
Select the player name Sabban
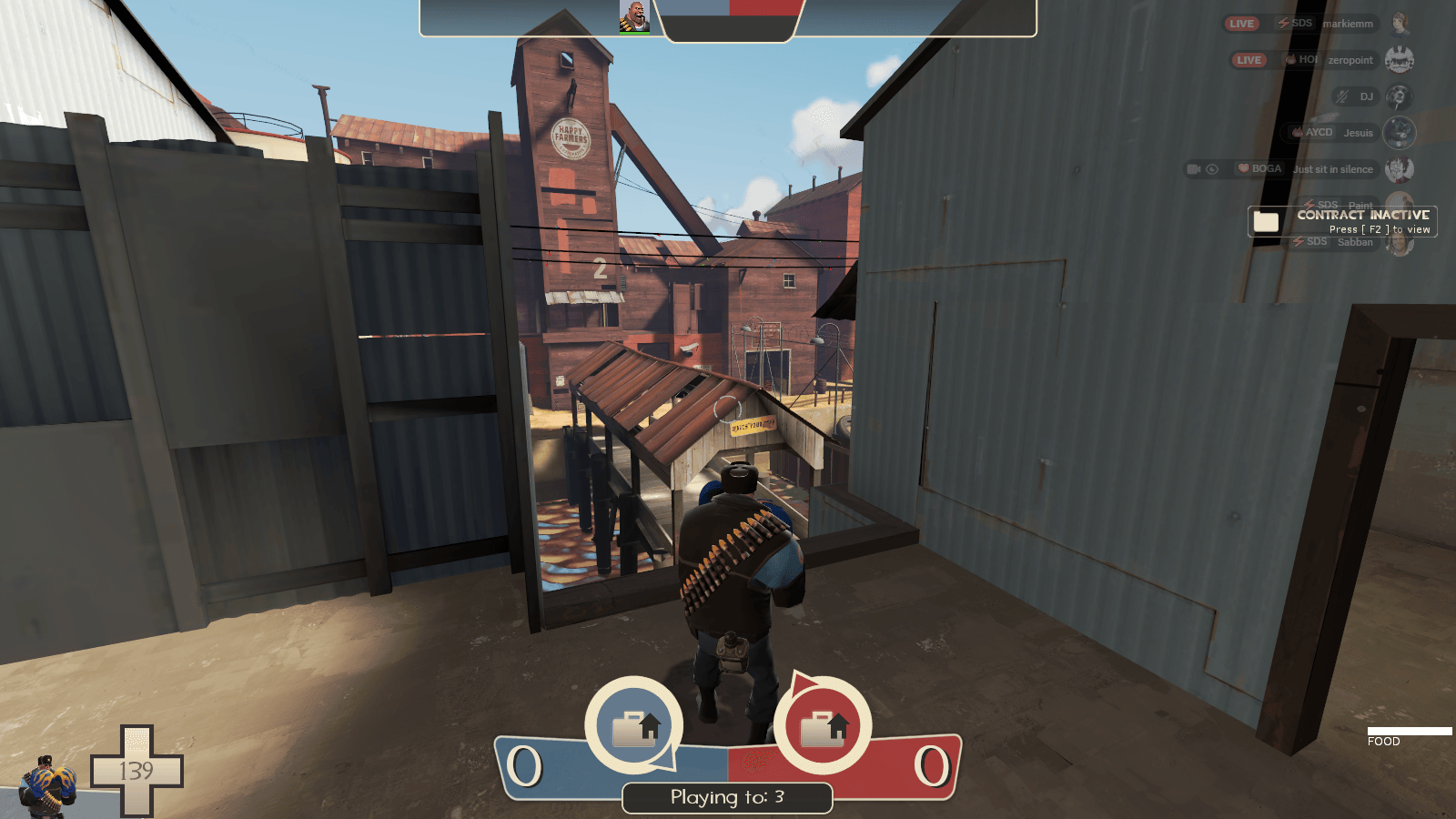tap(1356, 241)
